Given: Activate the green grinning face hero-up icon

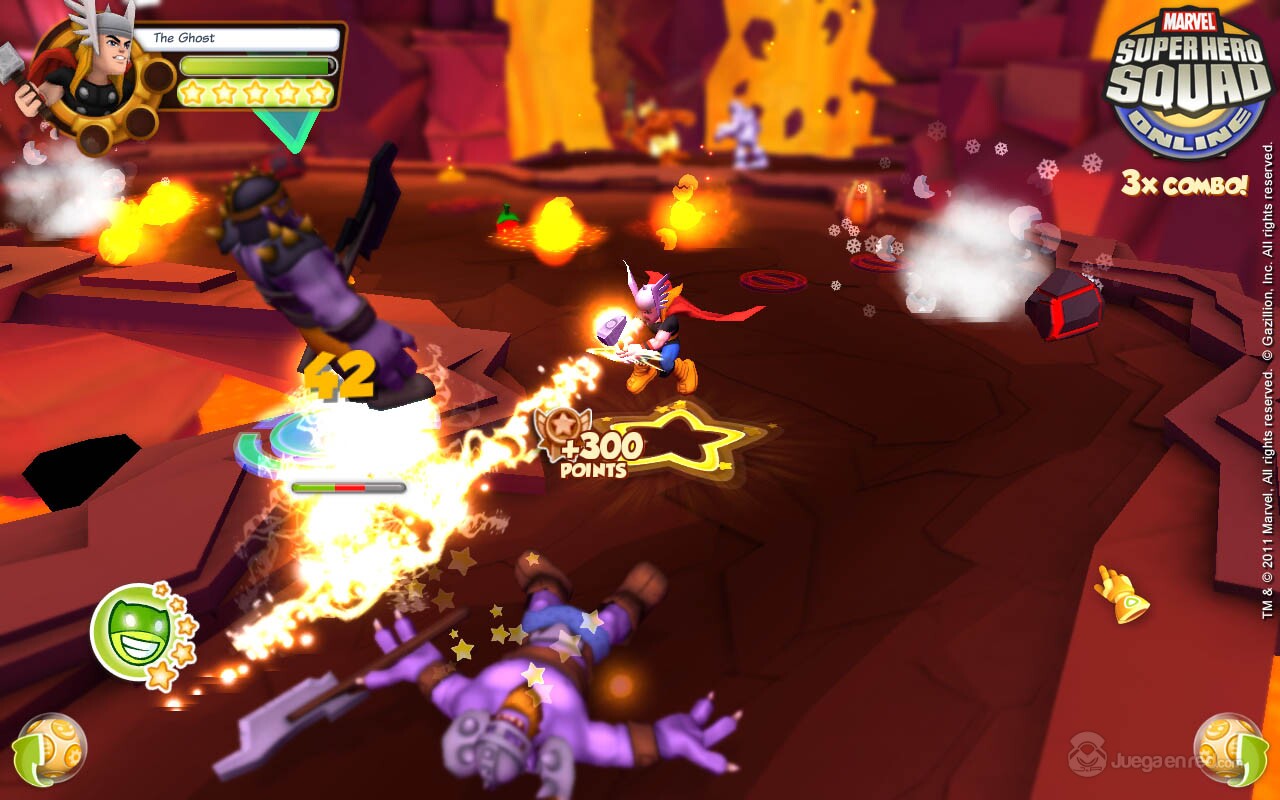Looking at the screenshot, I should 130,631.
